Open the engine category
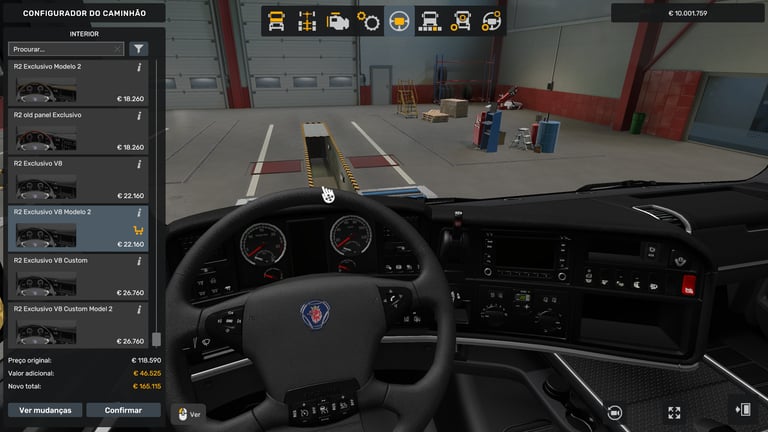This screenshot has height=432, width=768. tap(338, 20)
